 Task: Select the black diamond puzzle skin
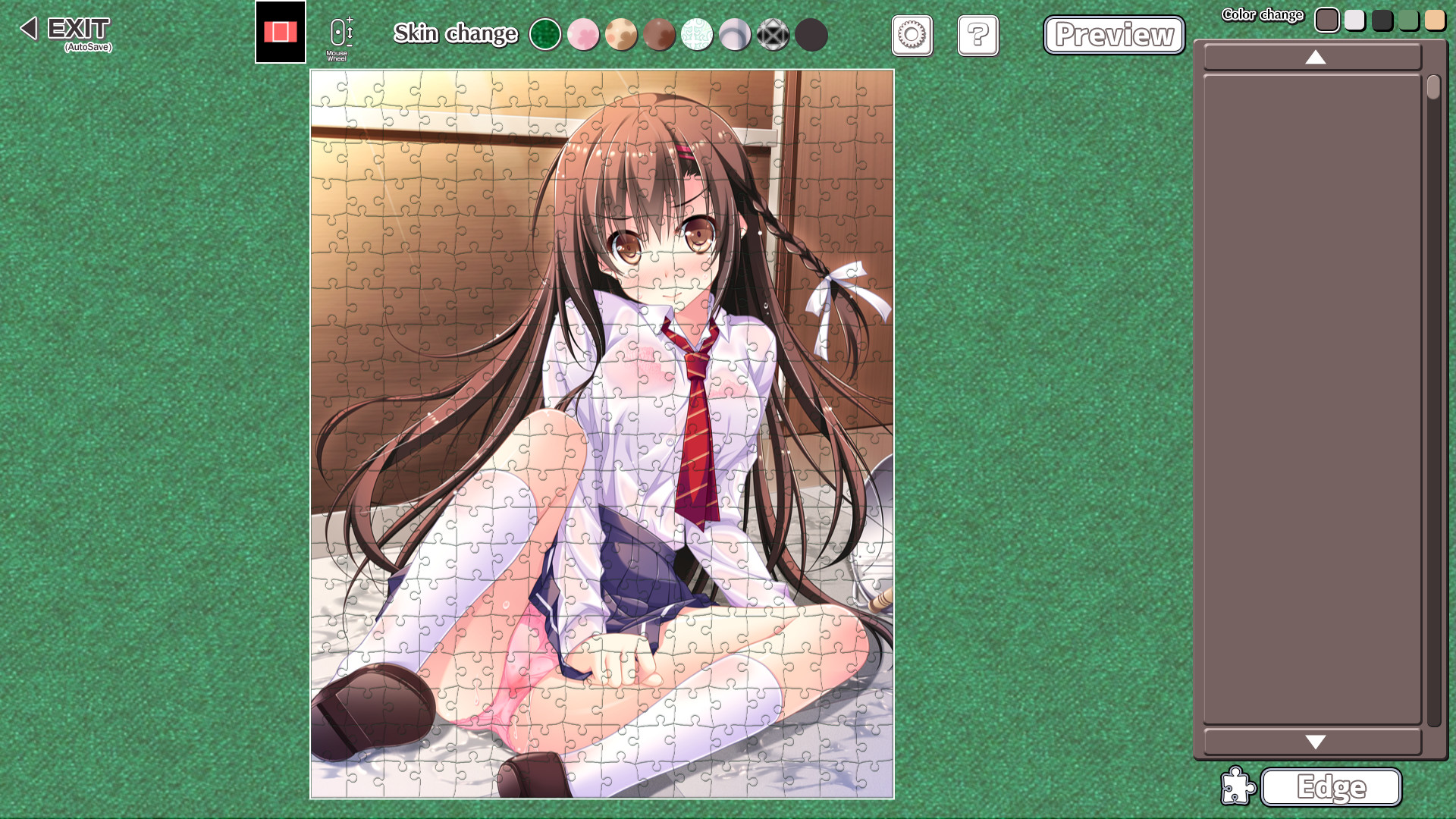(x=773, y=35)
